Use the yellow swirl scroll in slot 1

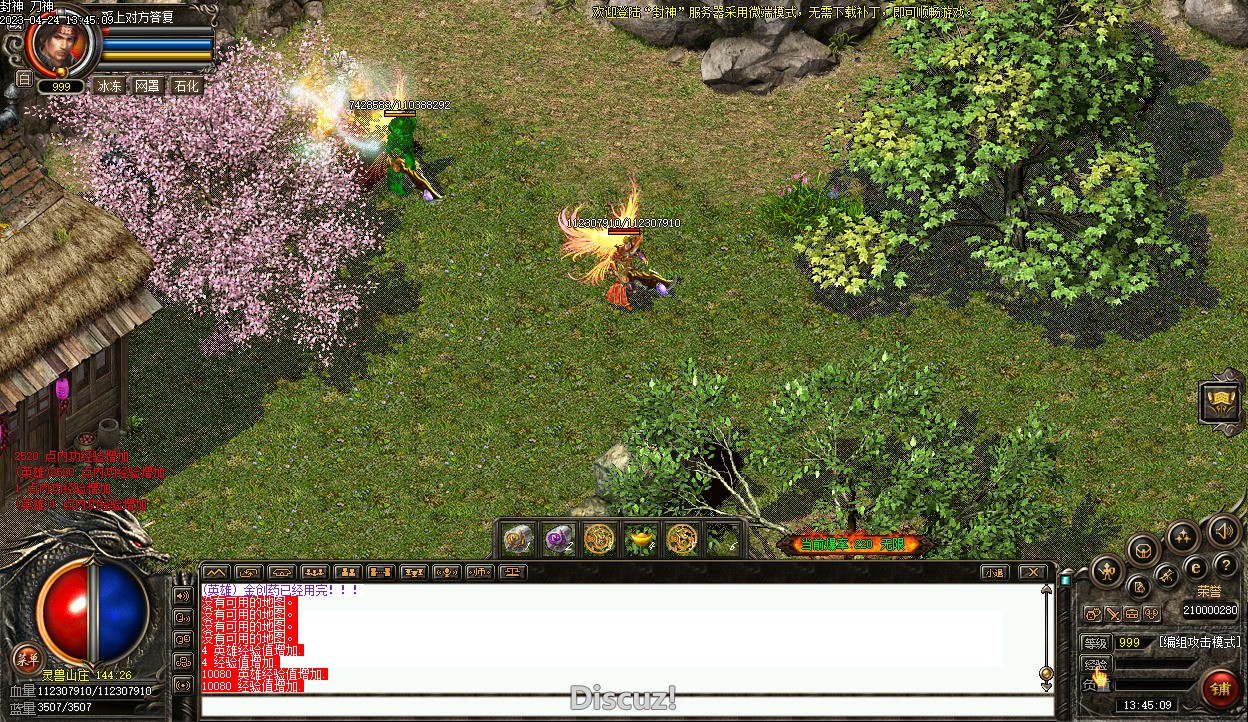point(518,540)
